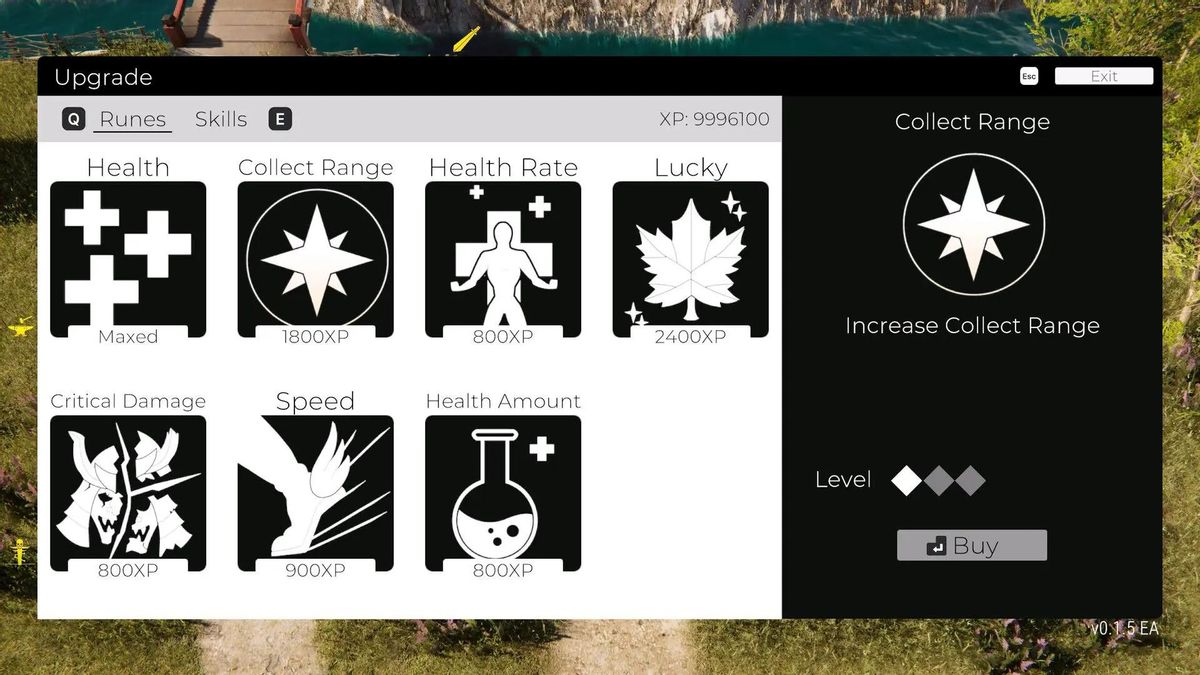The image size is (1200, 675).
Task: Select the Health rune
Action: pyautogui.click(x=128, y=259)
